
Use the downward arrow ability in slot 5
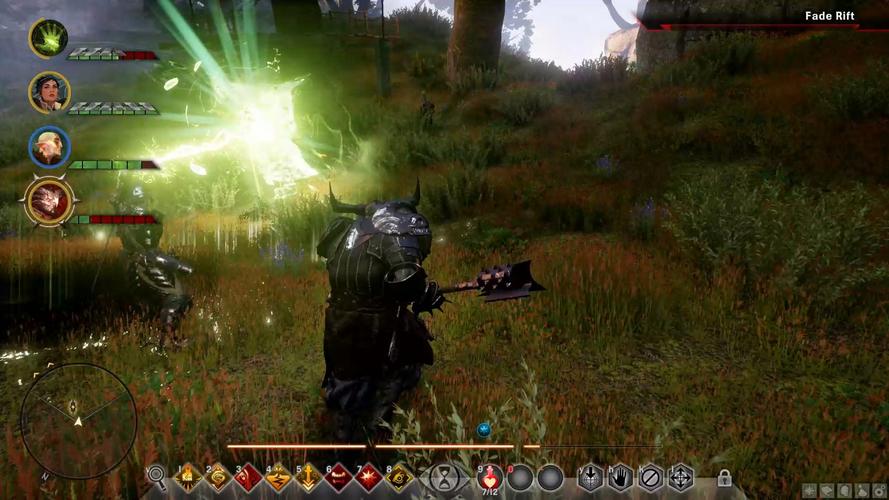pyautogui.click(x=309, y=477)
